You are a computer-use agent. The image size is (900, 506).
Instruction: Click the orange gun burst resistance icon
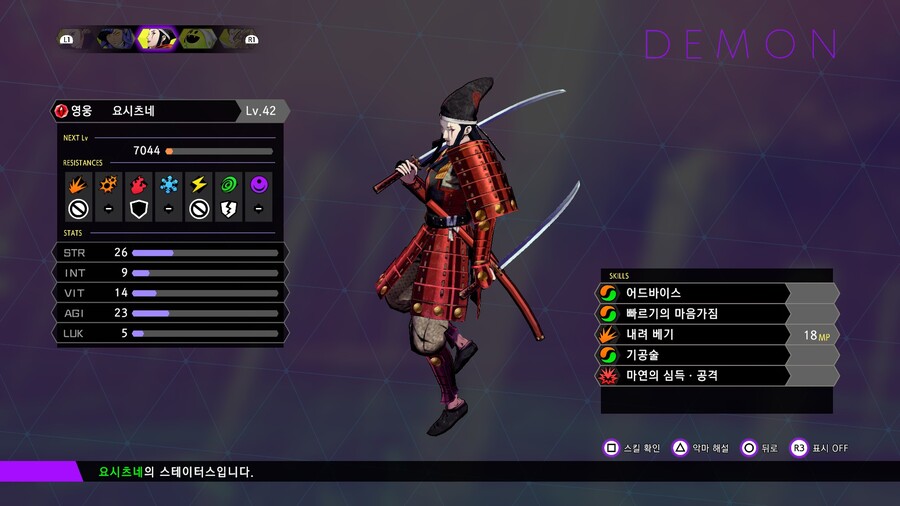pyautogui.click(x=107, y=185)
